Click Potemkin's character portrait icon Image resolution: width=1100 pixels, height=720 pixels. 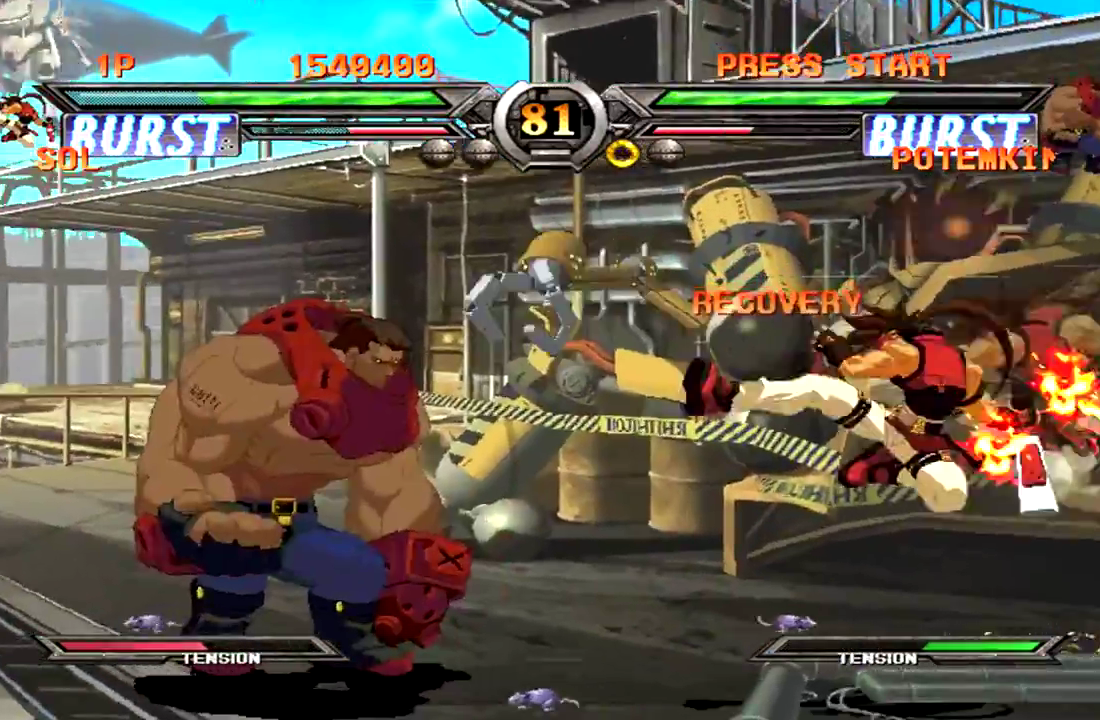point(1080,120)
